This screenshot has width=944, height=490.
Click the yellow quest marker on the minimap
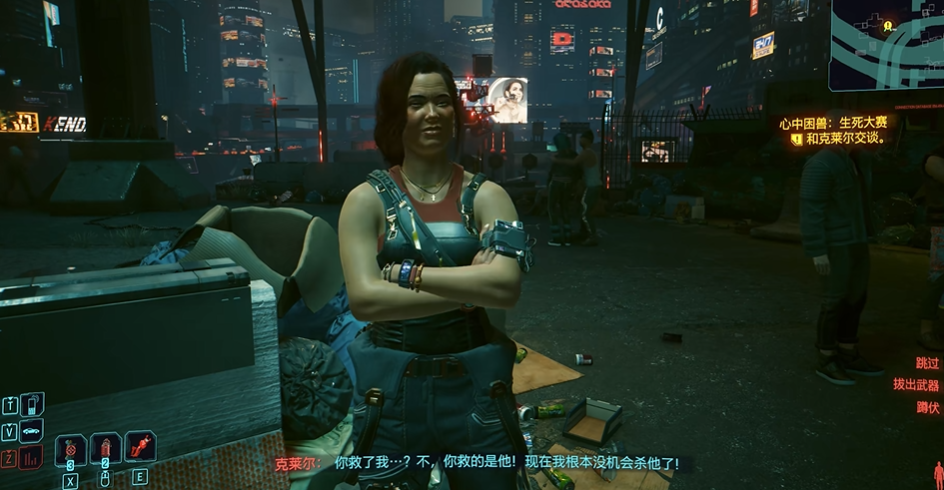point(887,26)
